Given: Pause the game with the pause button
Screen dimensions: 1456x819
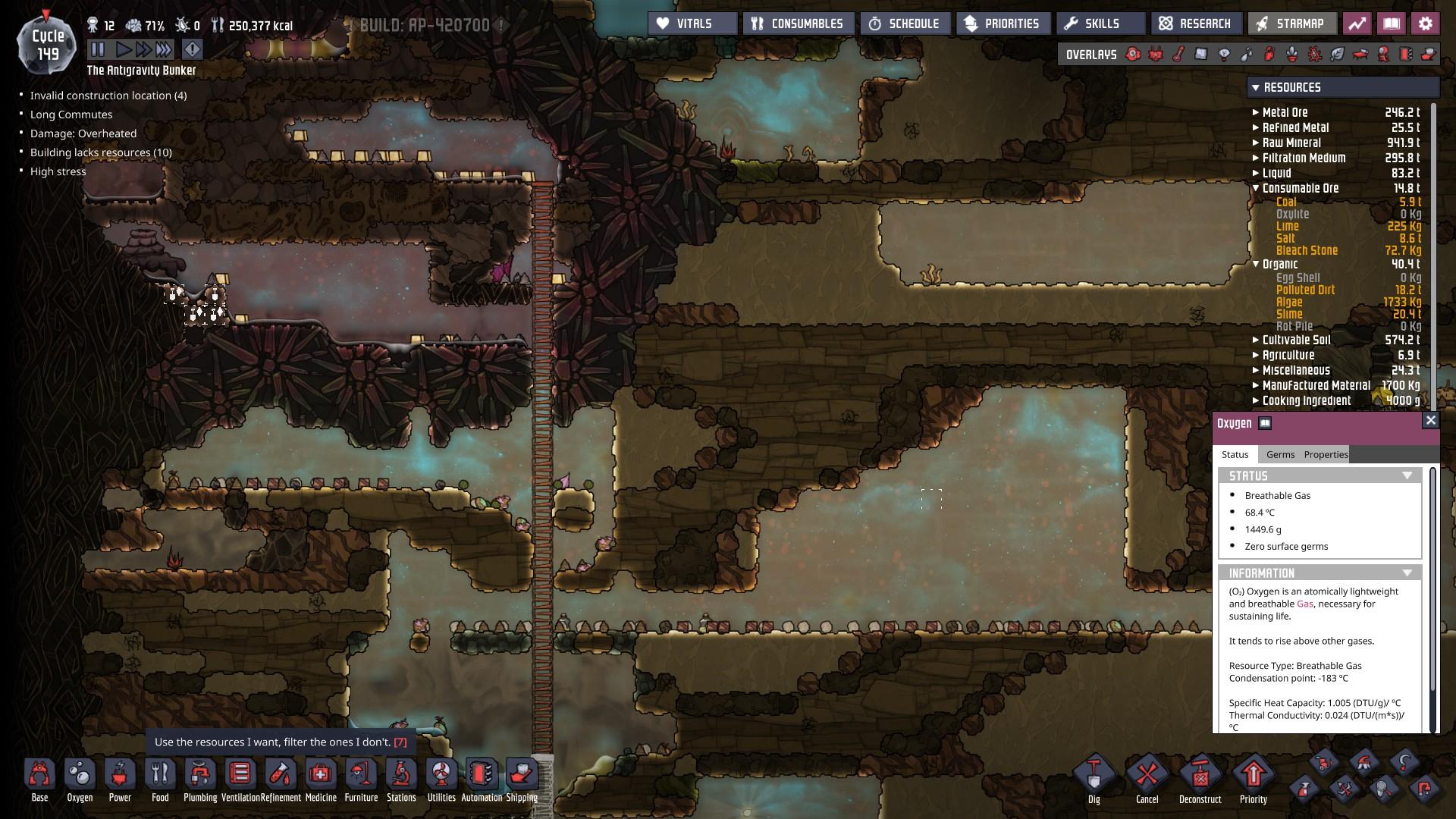Looking at the screenshot, I should pos(99,49).
